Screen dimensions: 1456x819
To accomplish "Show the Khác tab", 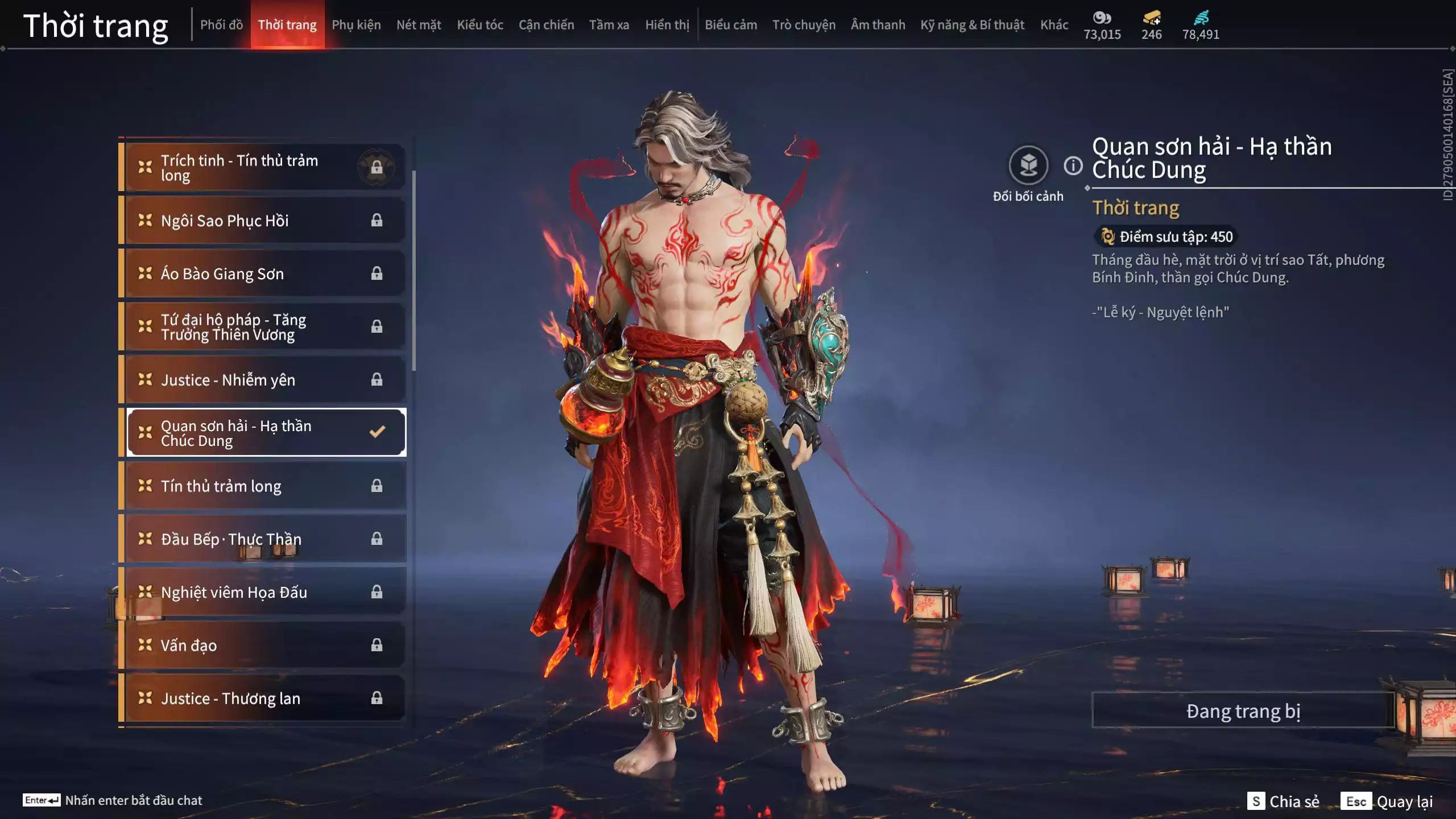I will (1054, 25).
